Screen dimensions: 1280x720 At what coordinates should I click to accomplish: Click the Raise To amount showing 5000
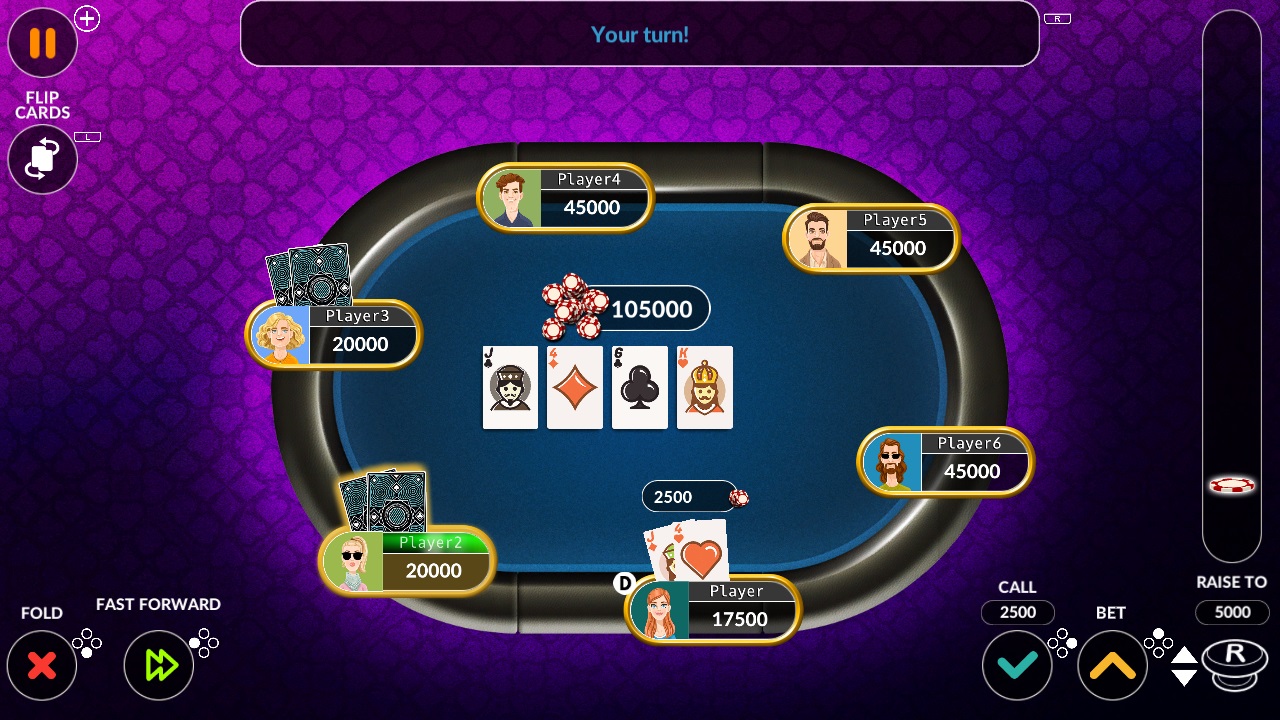1232,612
